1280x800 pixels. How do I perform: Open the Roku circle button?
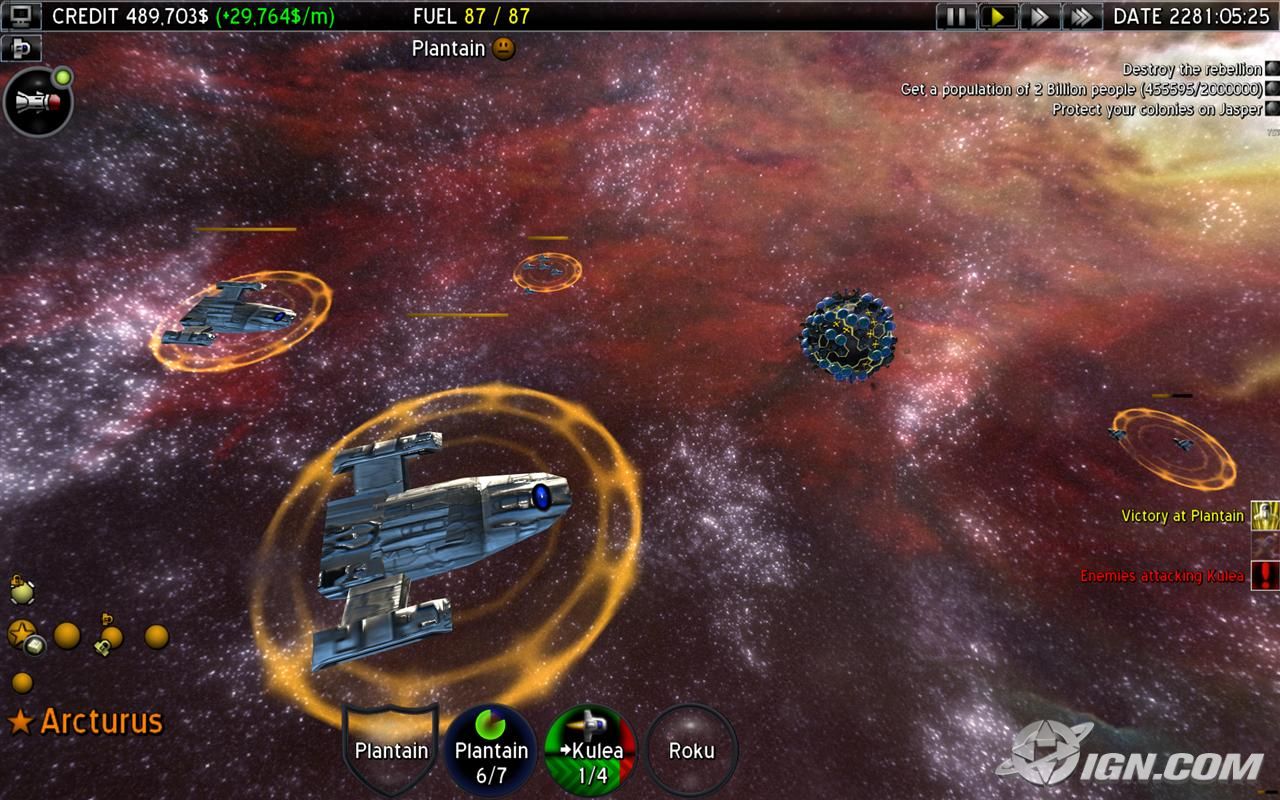[x=691, y=750]
